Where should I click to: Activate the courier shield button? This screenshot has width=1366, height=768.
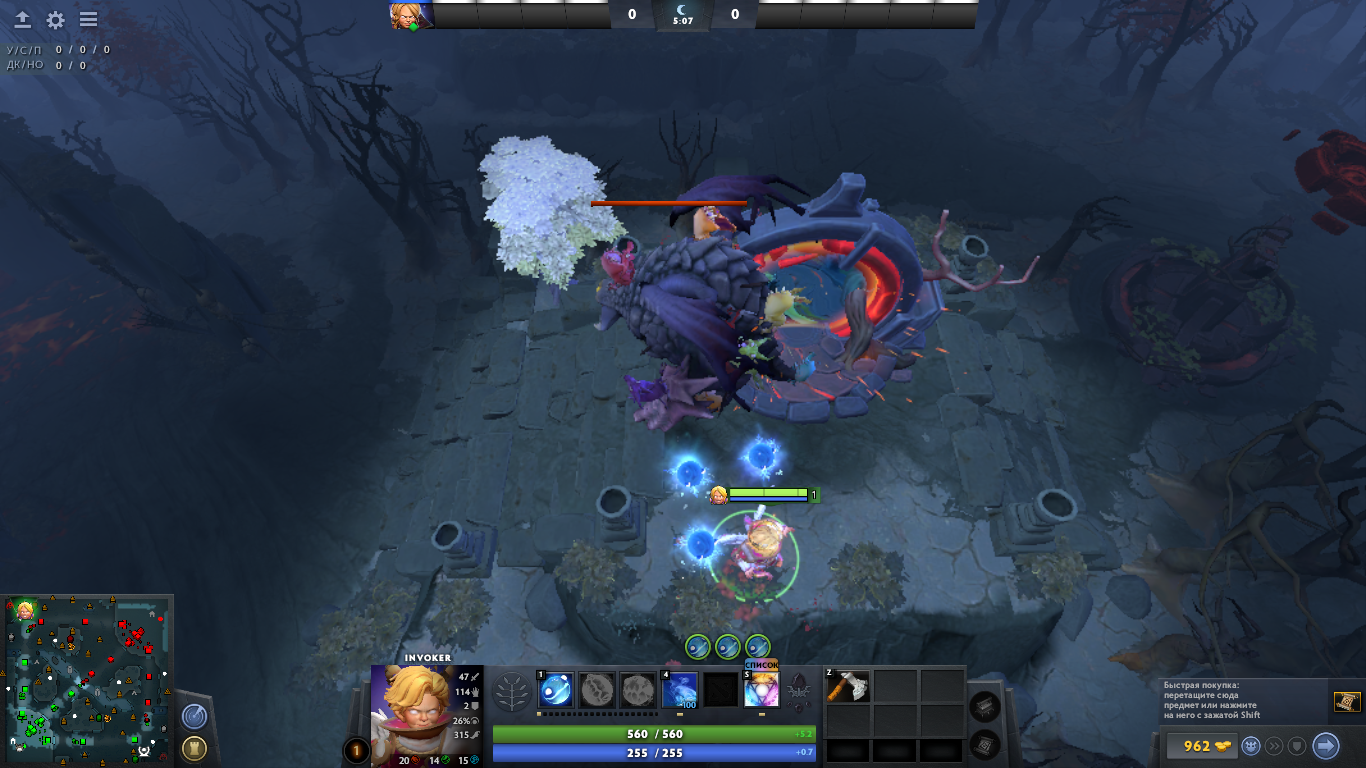1297,746
